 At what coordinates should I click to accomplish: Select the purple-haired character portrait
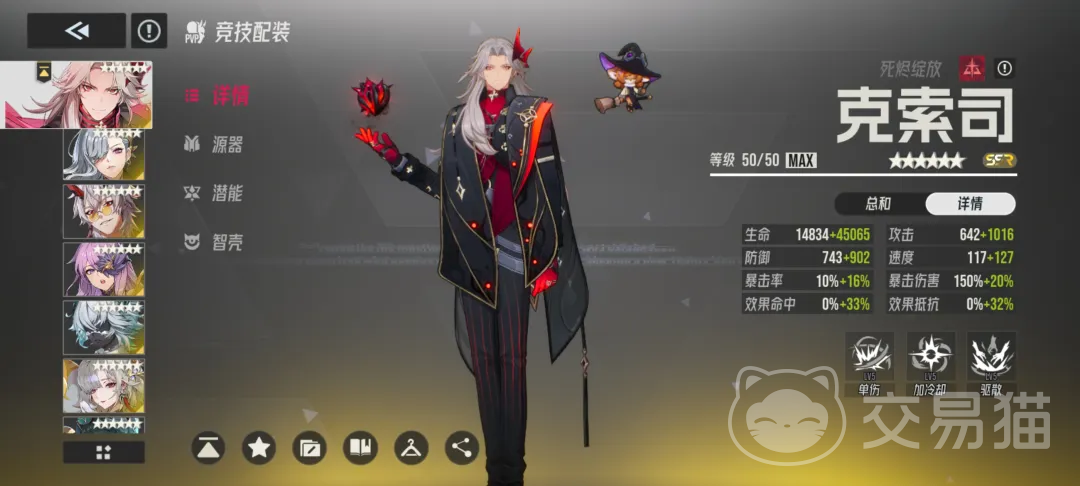click(104, 269)
